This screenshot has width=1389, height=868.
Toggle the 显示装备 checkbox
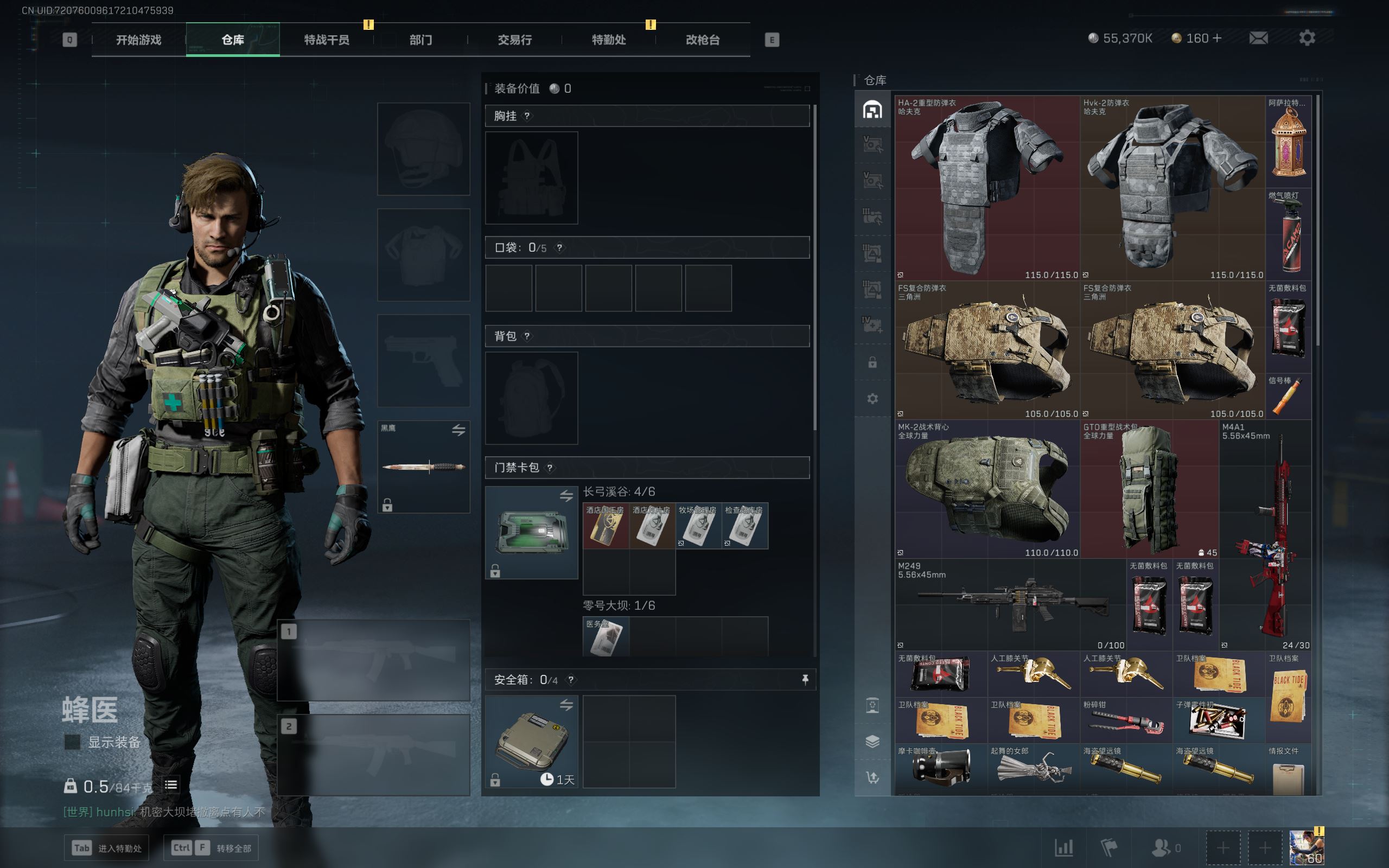pyautogui.click(x=72, y=742)
